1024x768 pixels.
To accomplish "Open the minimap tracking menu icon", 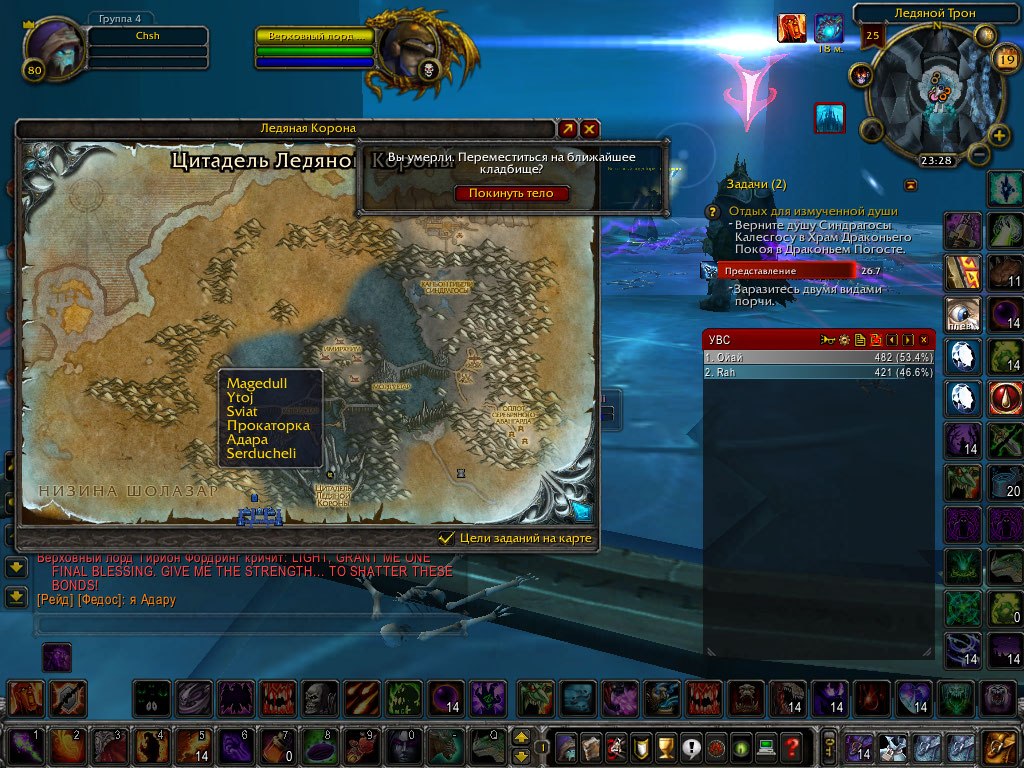I will tap(861, 74).
